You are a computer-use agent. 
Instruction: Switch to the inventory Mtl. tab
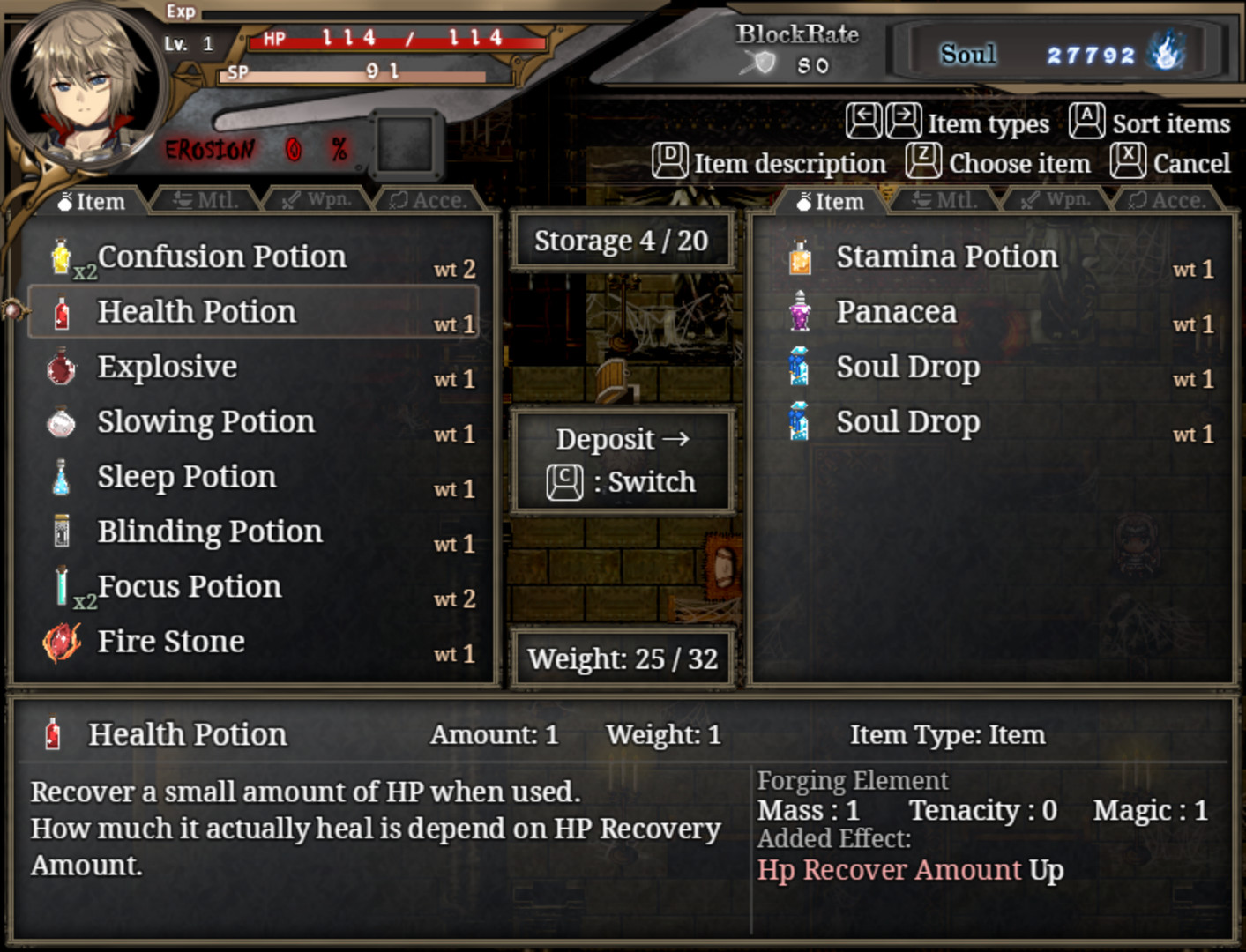[x=206, y=201]
